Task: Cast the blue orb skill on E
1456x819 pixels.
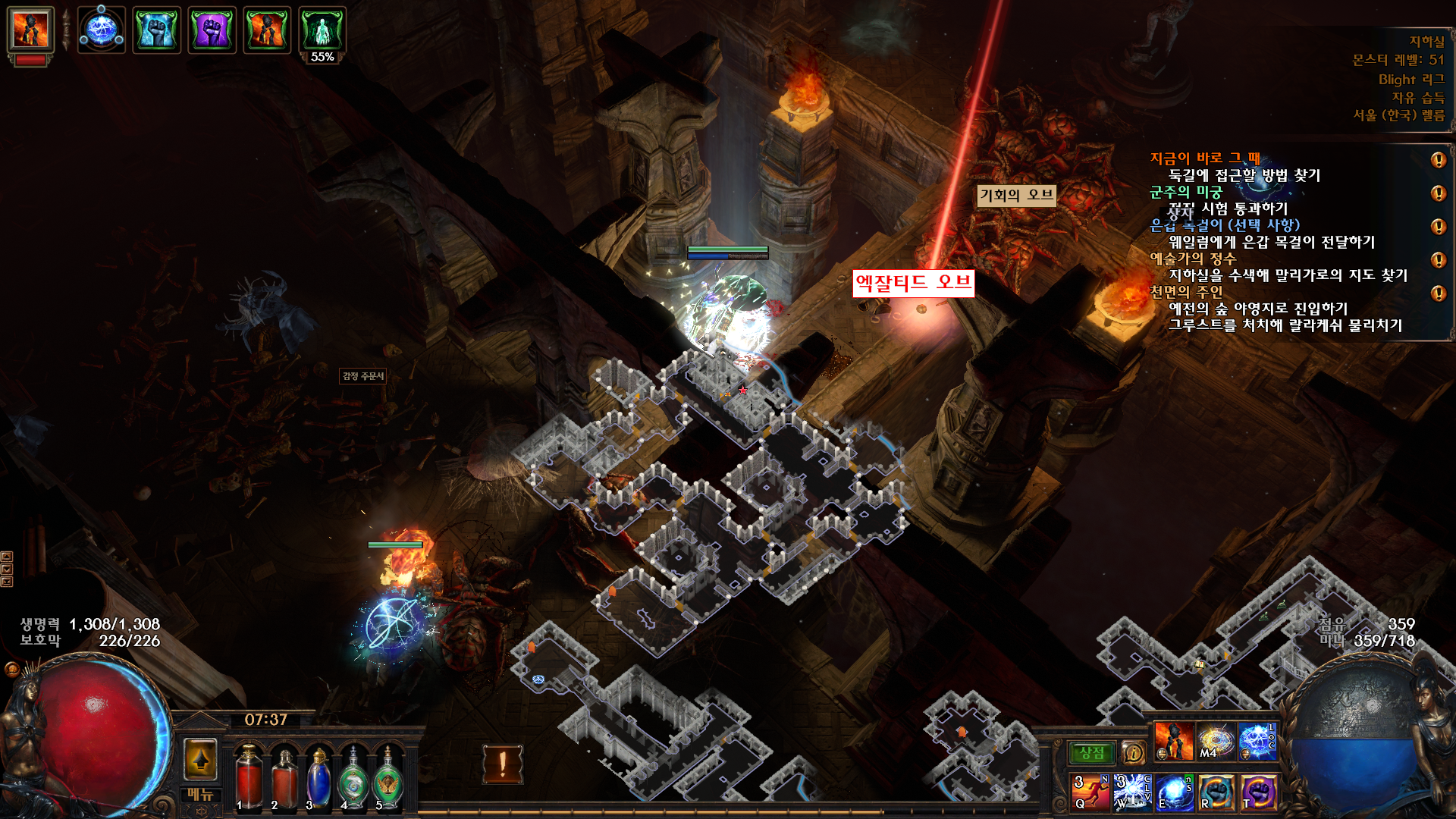Action: (x=1174, y=792)
